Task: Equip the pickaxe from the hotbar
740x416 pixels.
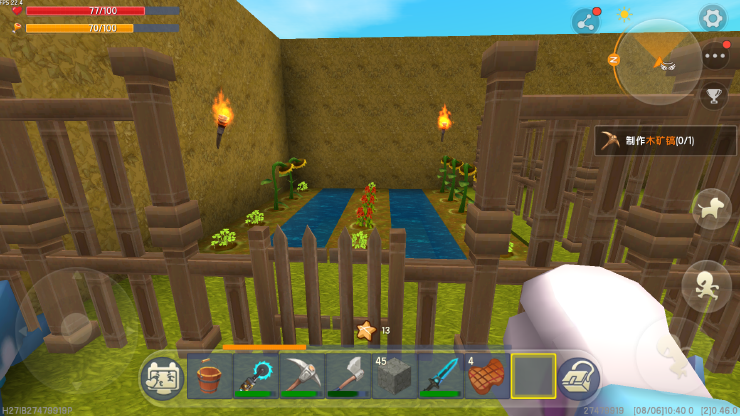Action: pyautogui.click(x=302, y=377)
